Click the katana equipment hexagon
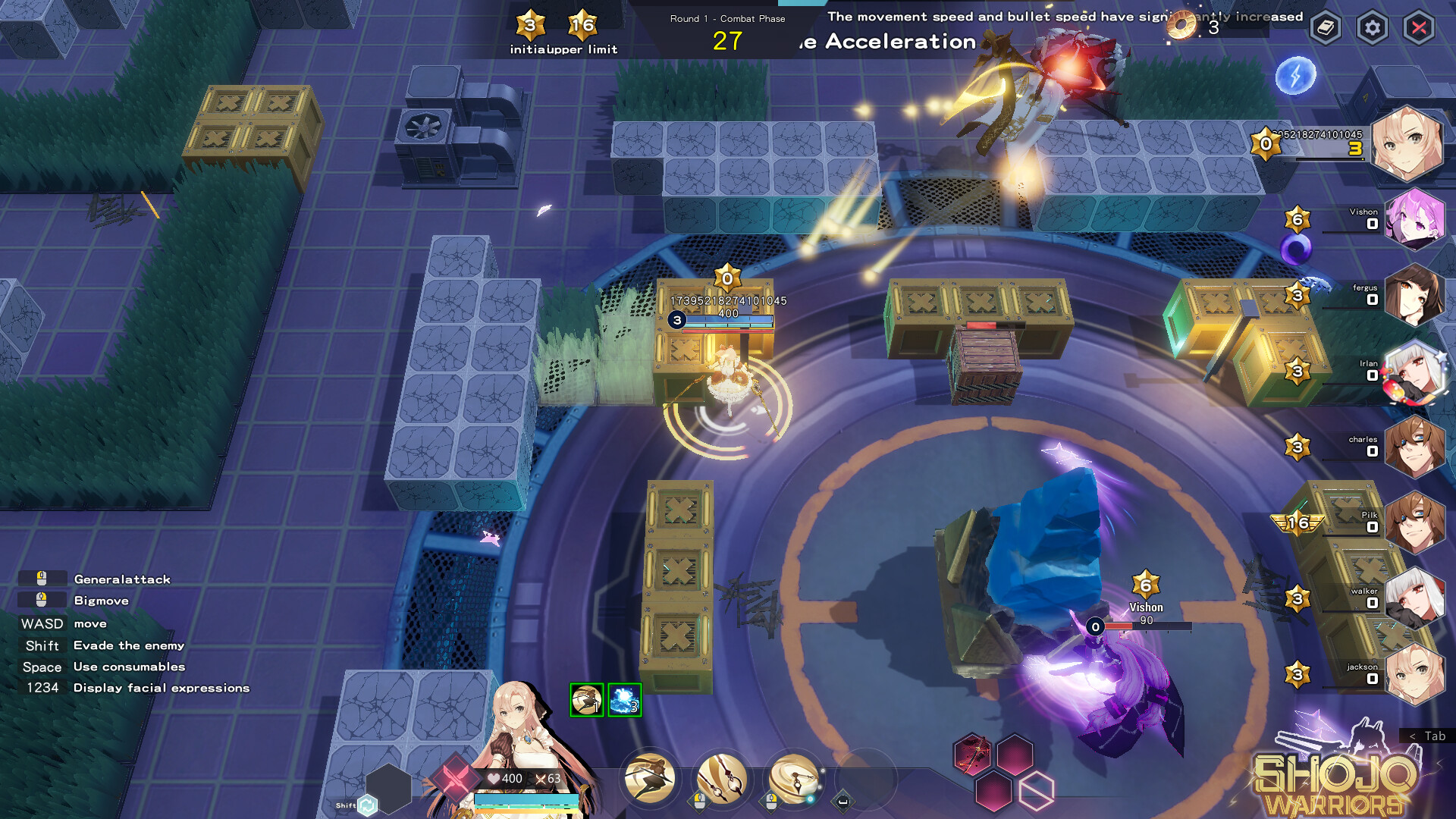The image size is (1456, 819). [x=973, y=753]
